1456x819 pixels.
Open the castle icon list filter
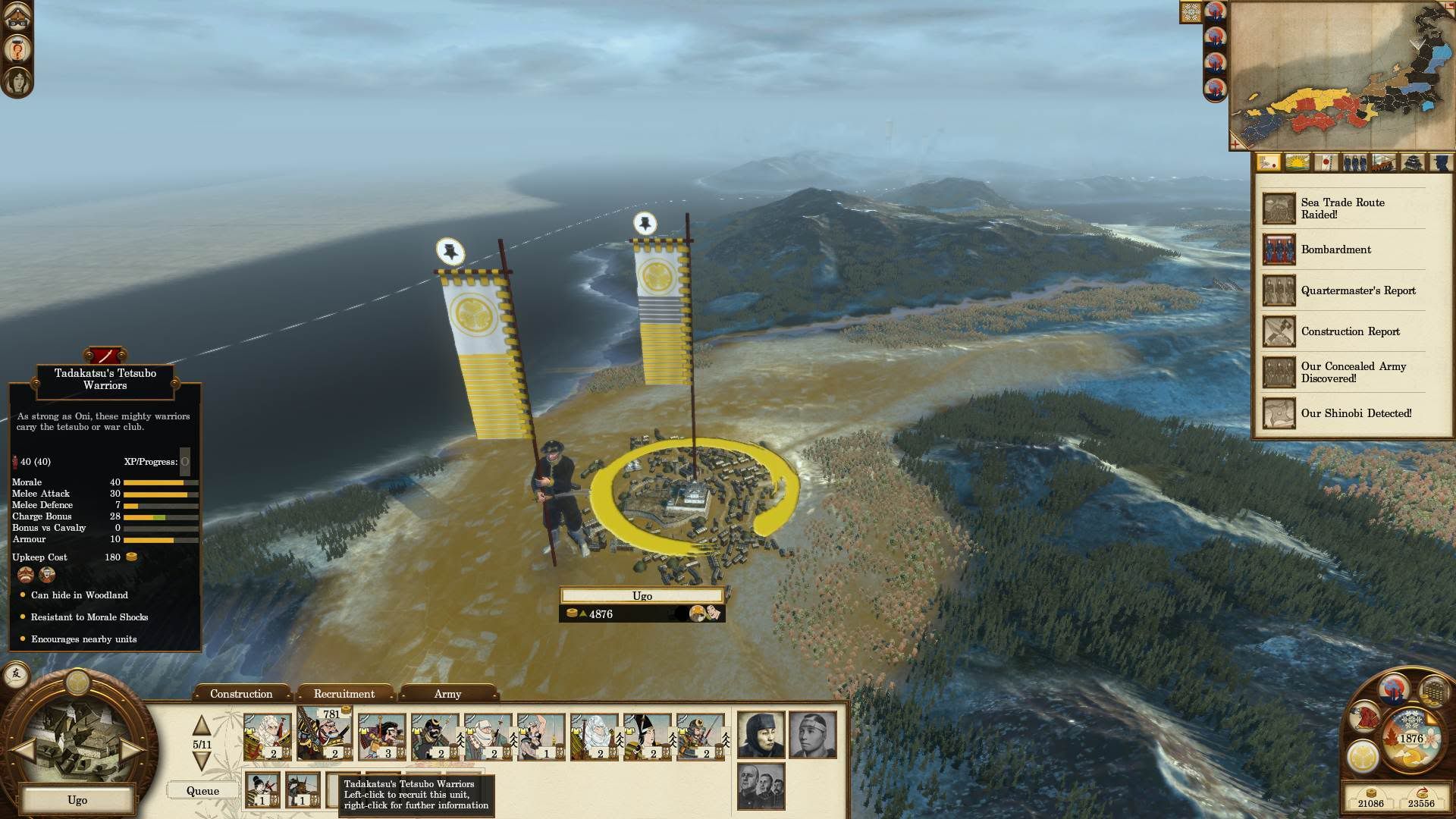click(1412, 162)
